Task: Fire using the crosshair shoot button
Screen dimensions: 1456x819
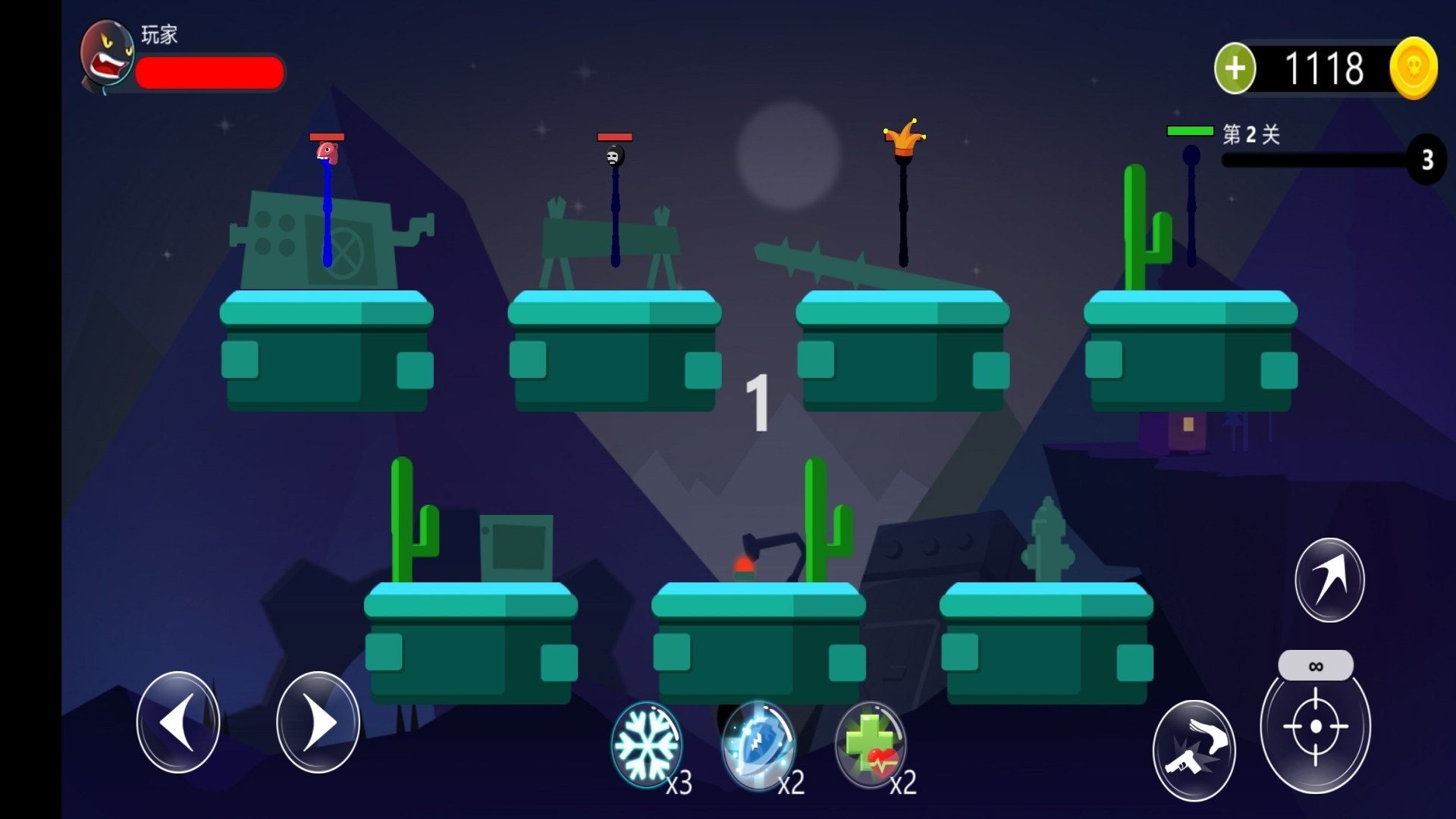Action: (1316, 726)
